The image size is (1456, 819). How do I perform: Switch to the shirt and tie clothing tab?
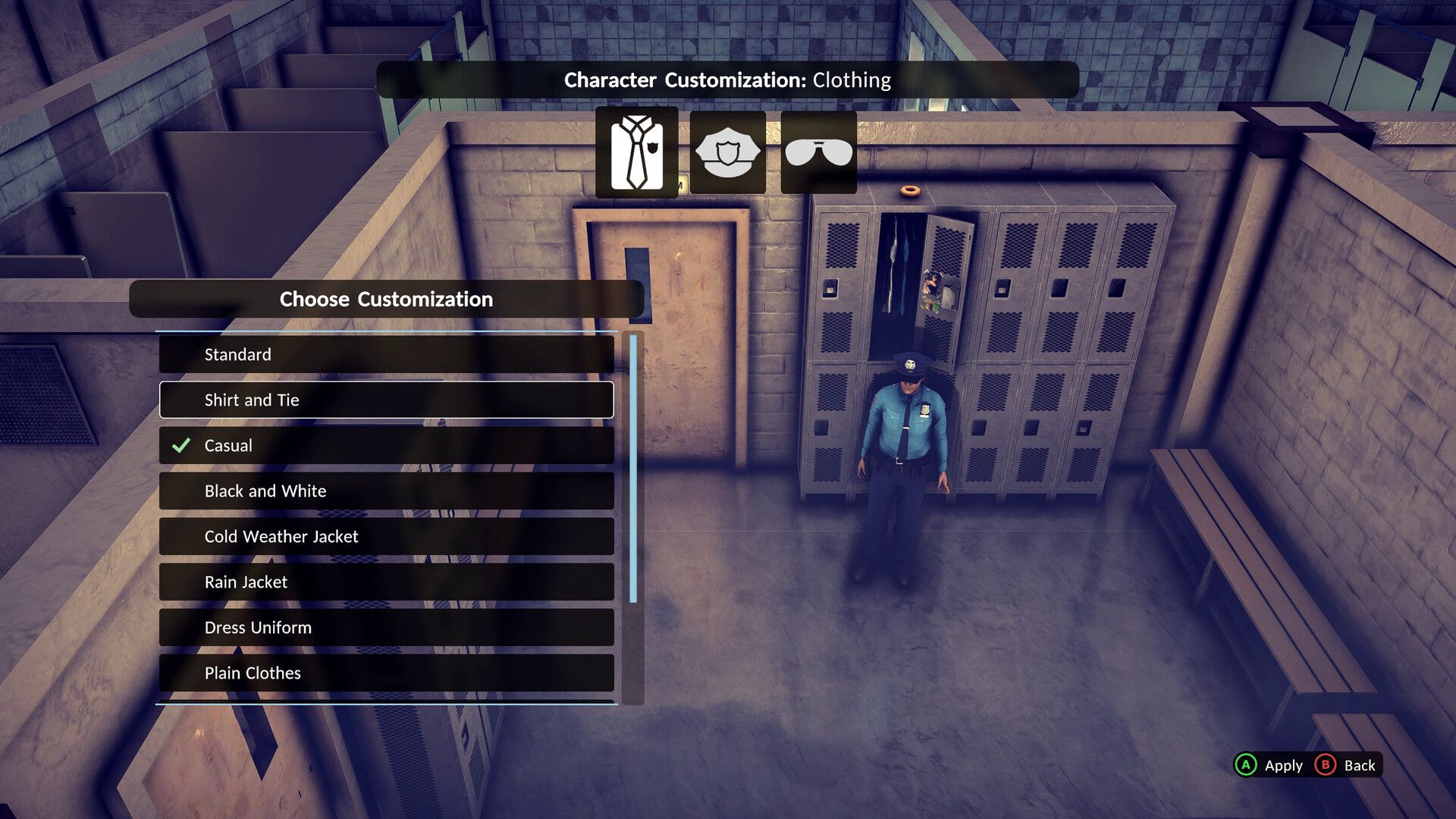coord(636,152)
